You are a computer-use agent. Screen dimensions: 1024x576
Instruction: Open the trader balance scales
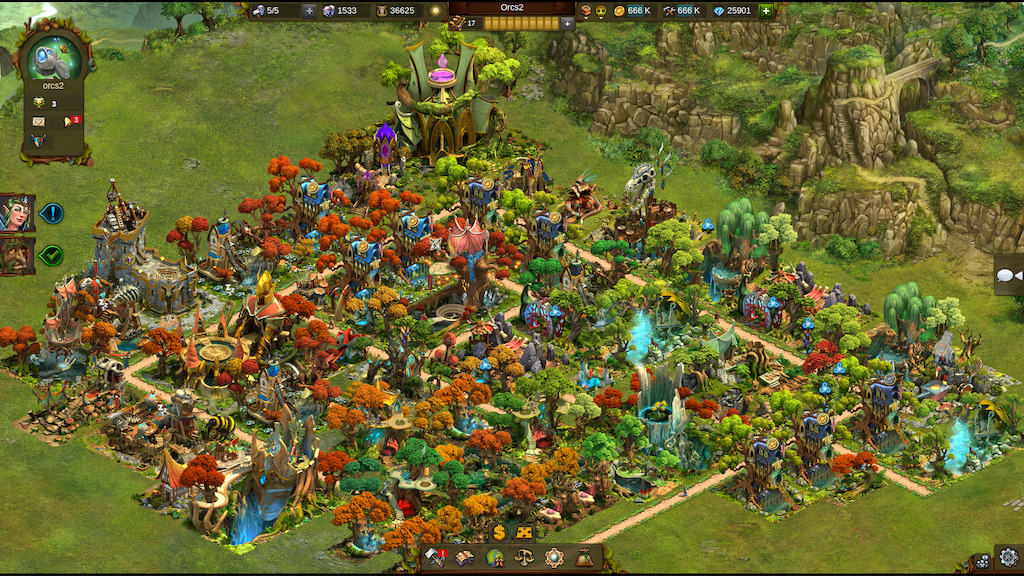pyautogui.click(x=523, y=558)
